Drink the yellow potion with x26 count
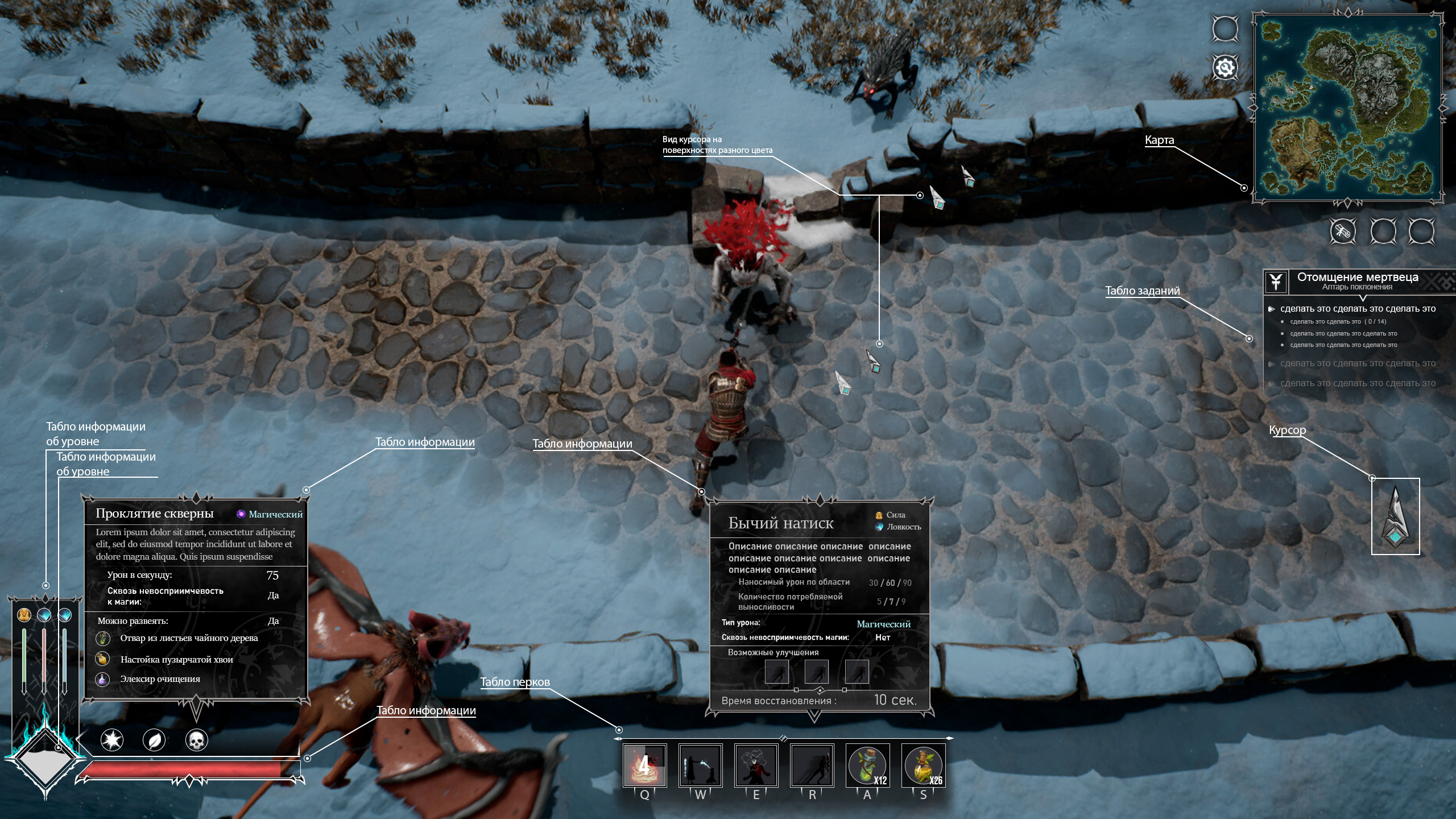This screenshot has width=1456, height=819. (923, 766)
